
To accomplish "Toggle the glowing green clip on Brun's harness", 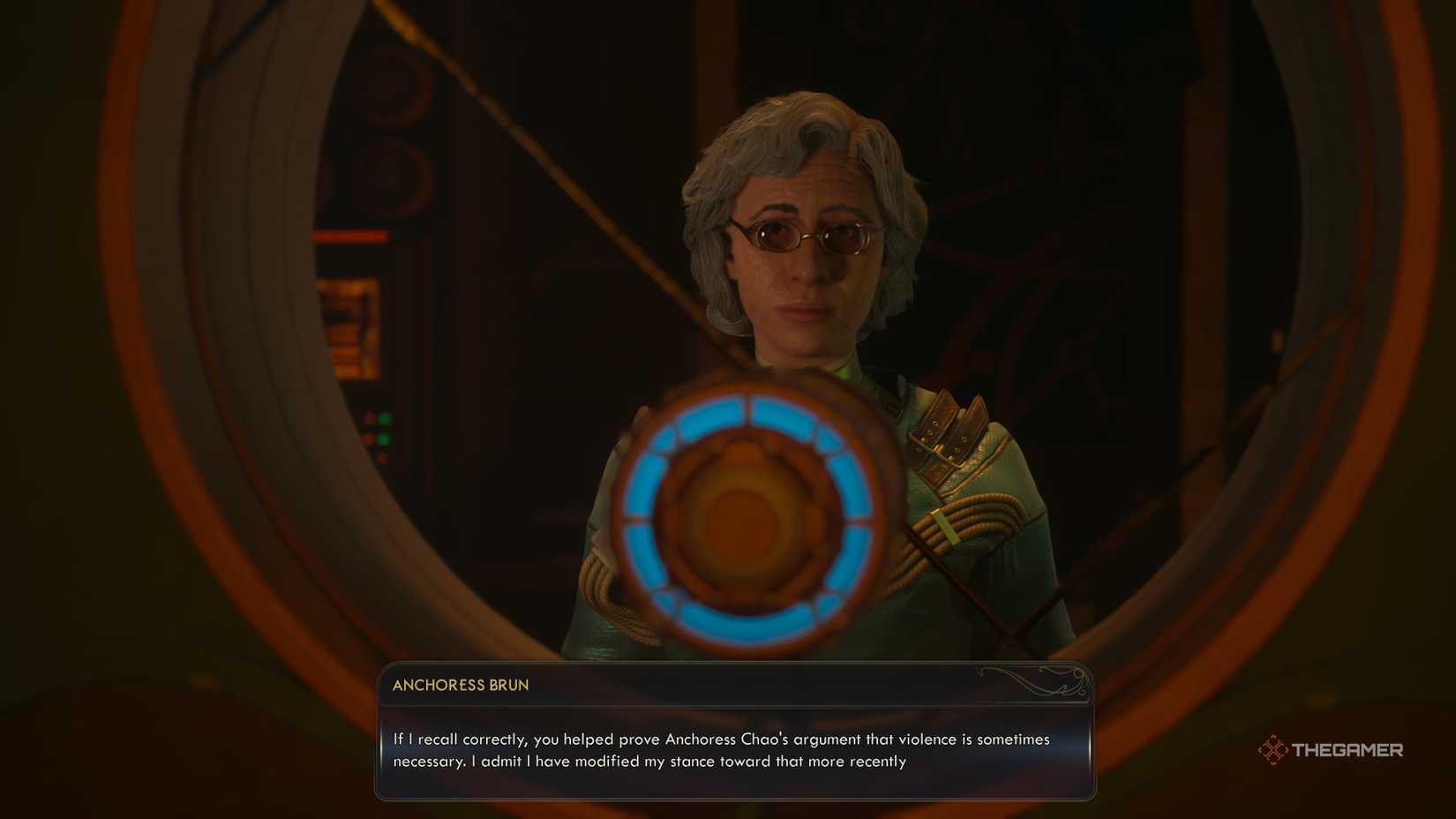I will click(942, 526).
